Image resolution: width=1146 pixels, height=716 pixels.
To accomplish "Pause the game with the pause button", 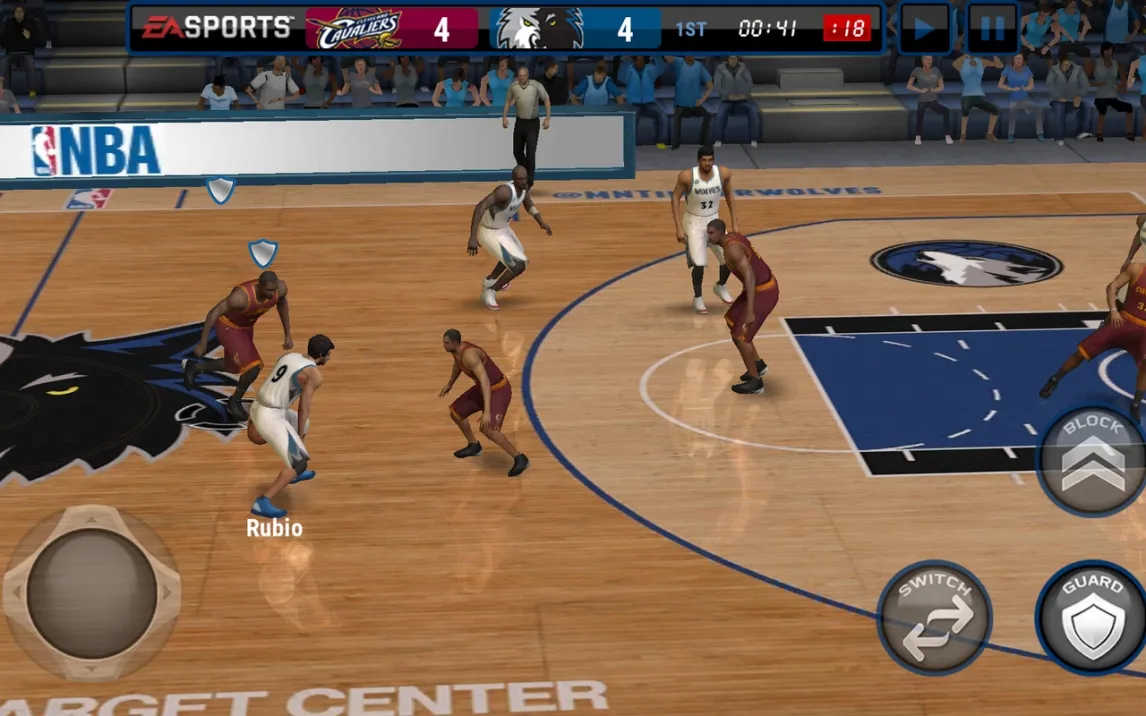I will 992,29.
